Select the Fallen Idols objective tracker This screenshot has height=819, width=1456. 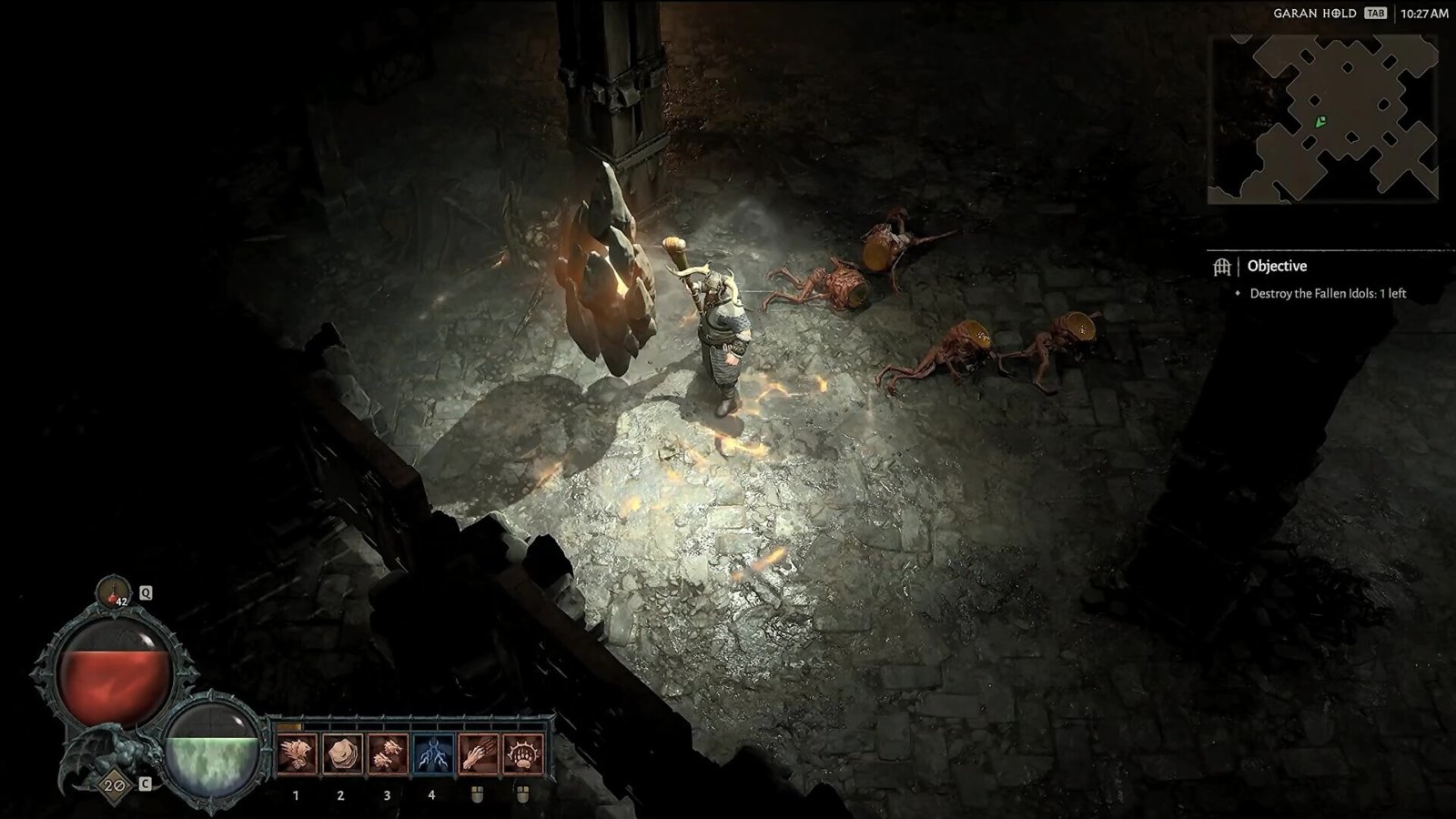pyautogui.click(x=1327, y=294)
